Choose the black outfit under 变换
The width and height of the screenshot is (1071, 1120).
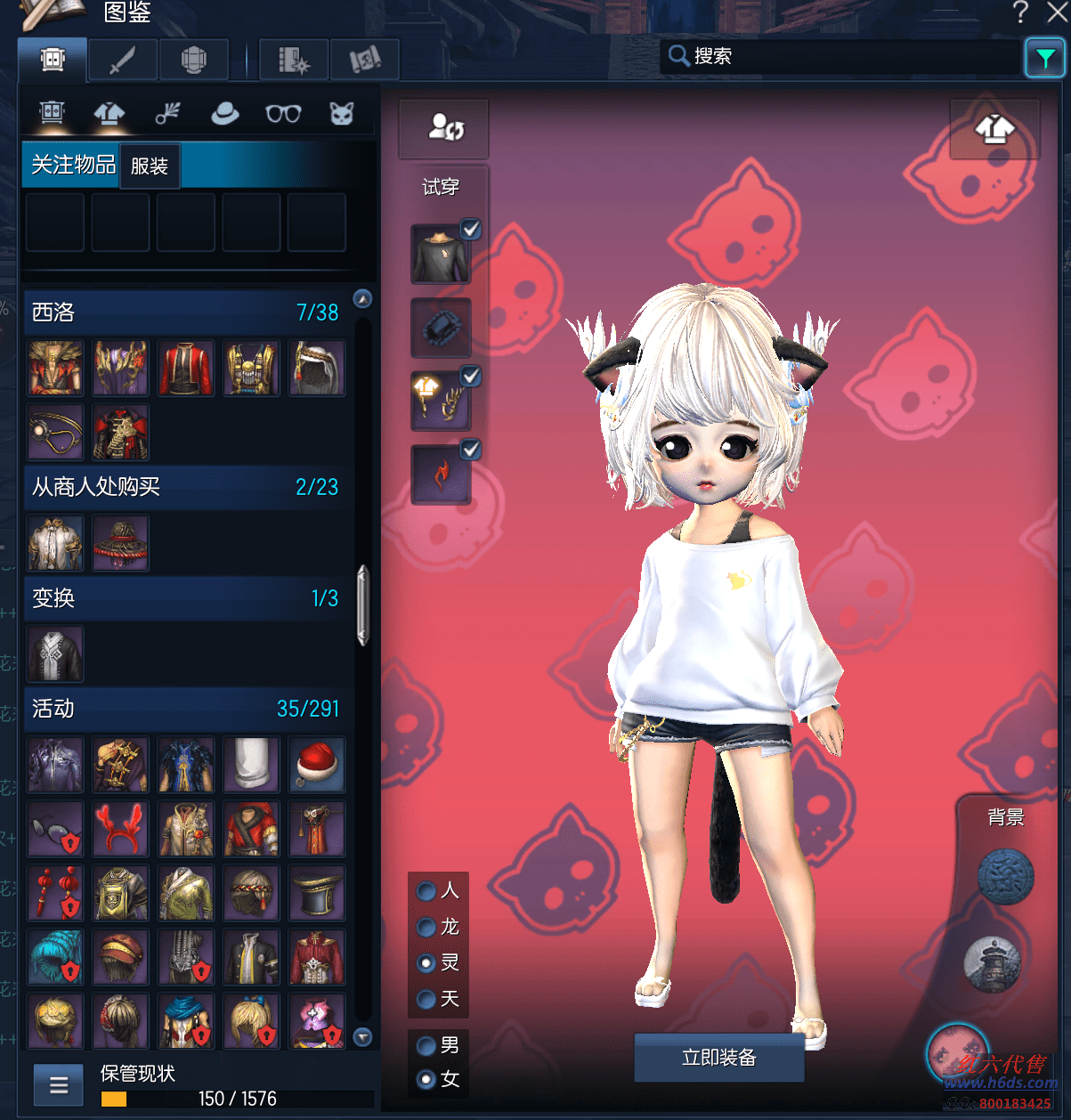[55, 654]
